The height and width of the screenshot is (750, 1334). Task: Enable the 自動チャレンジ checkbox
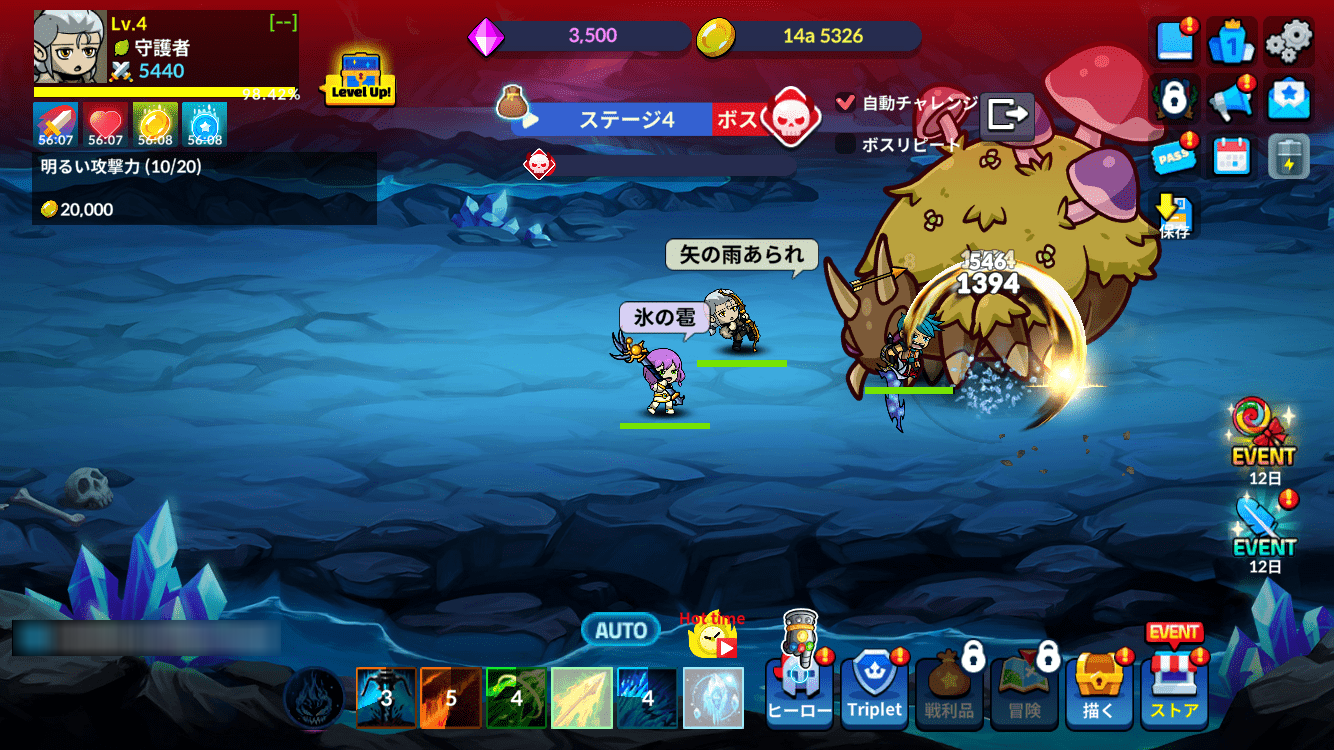coord(845,100)
